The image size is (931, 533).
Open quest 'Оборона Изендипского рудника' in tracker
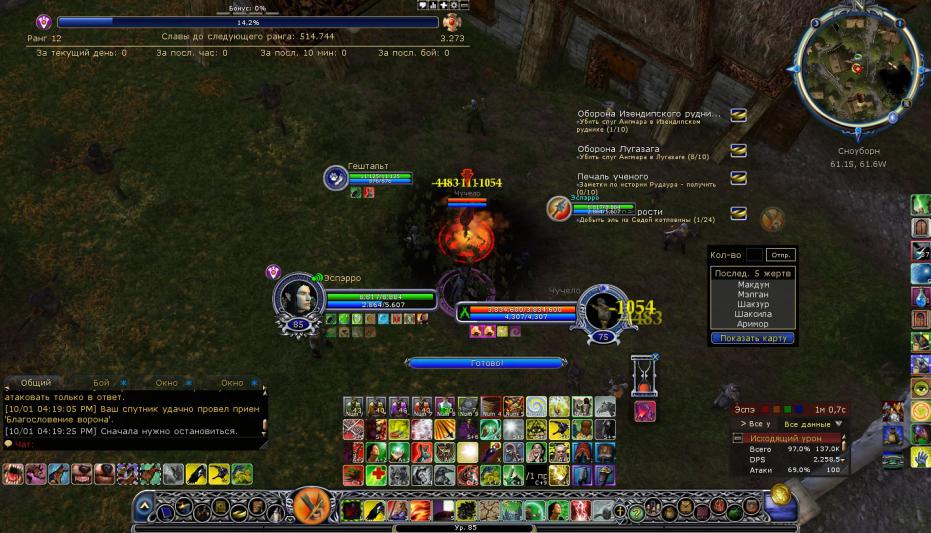pos(646,114)
